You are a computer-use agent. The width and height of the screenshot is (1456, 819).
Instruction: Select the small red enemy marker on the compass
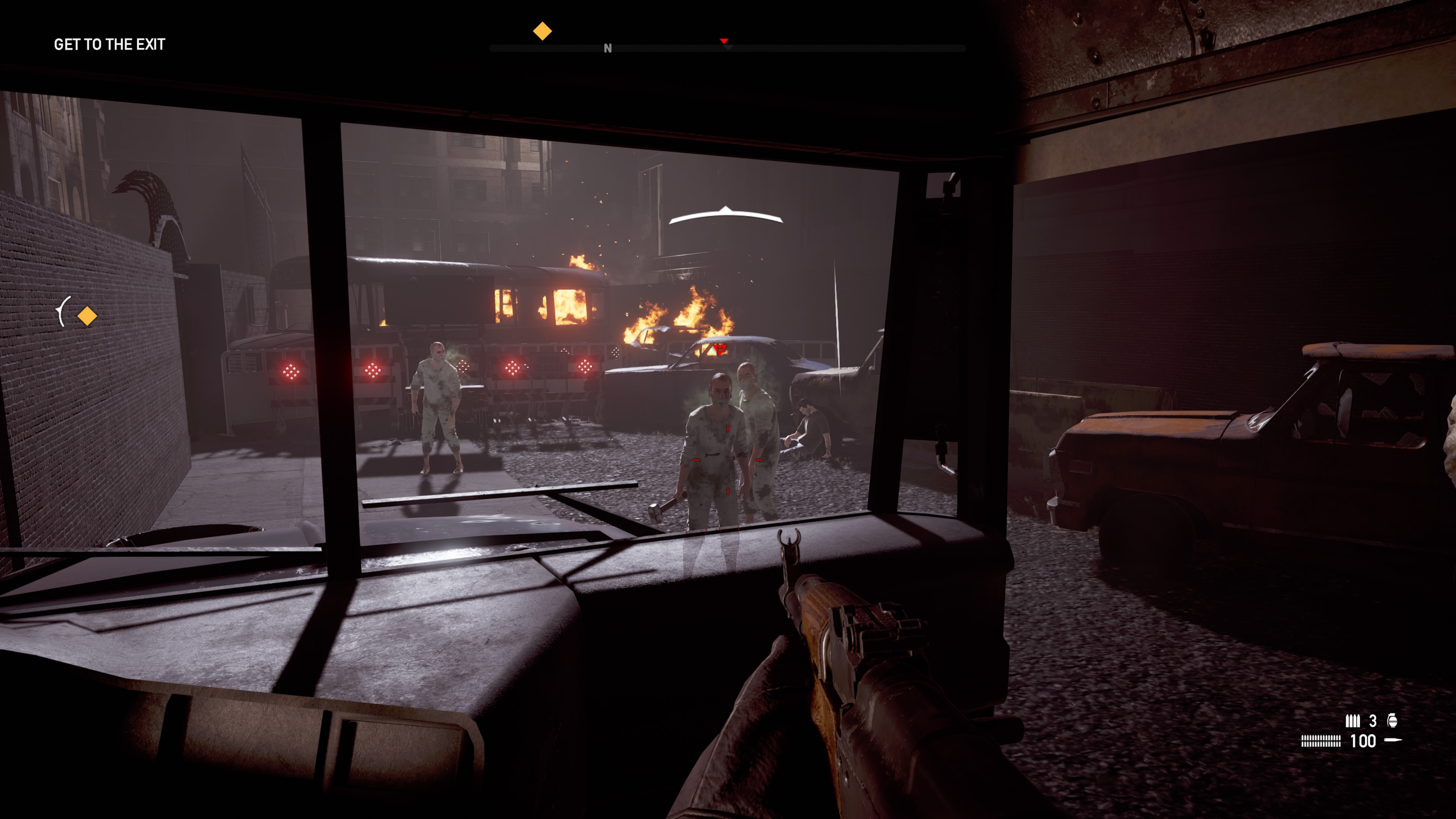pos(723,41)
